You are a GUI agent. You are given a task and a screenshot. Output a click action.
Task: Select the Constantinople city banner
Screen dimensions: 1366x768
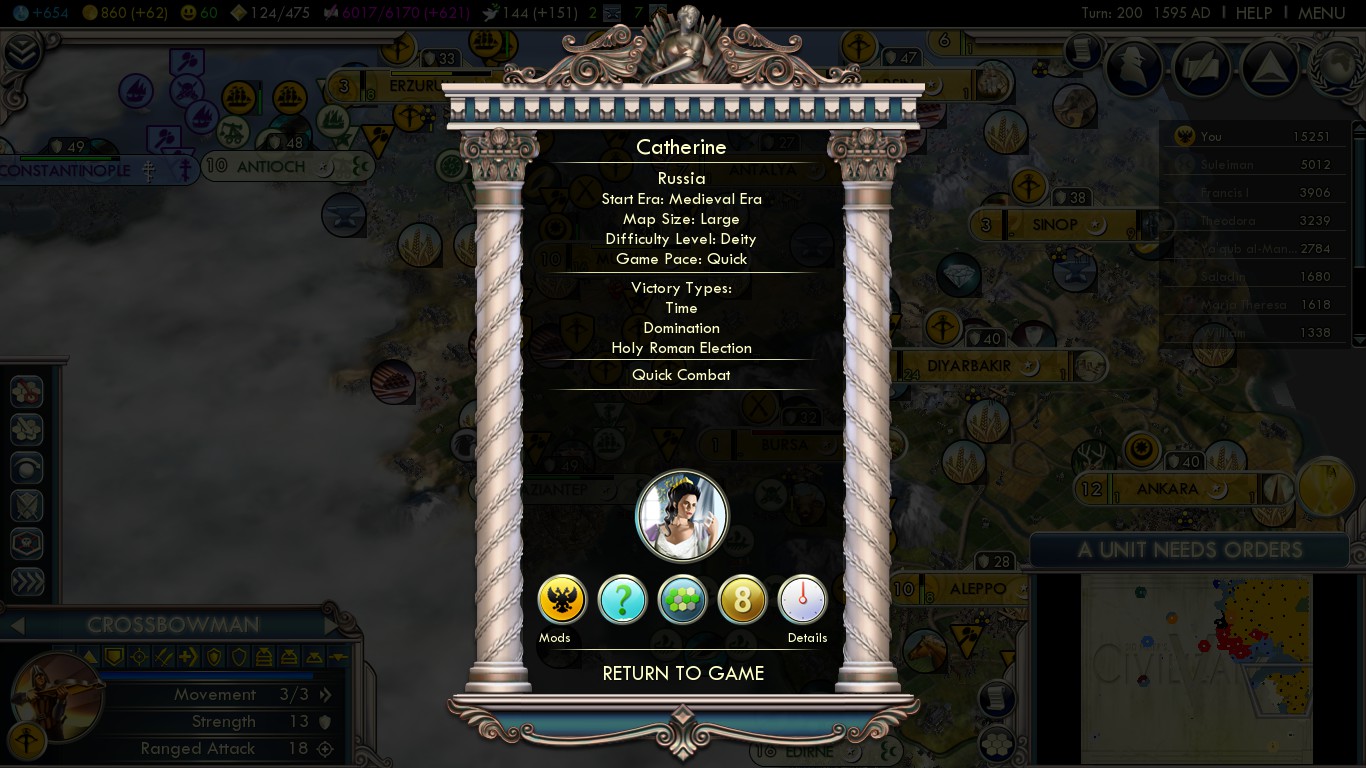(x=66, y=171)
